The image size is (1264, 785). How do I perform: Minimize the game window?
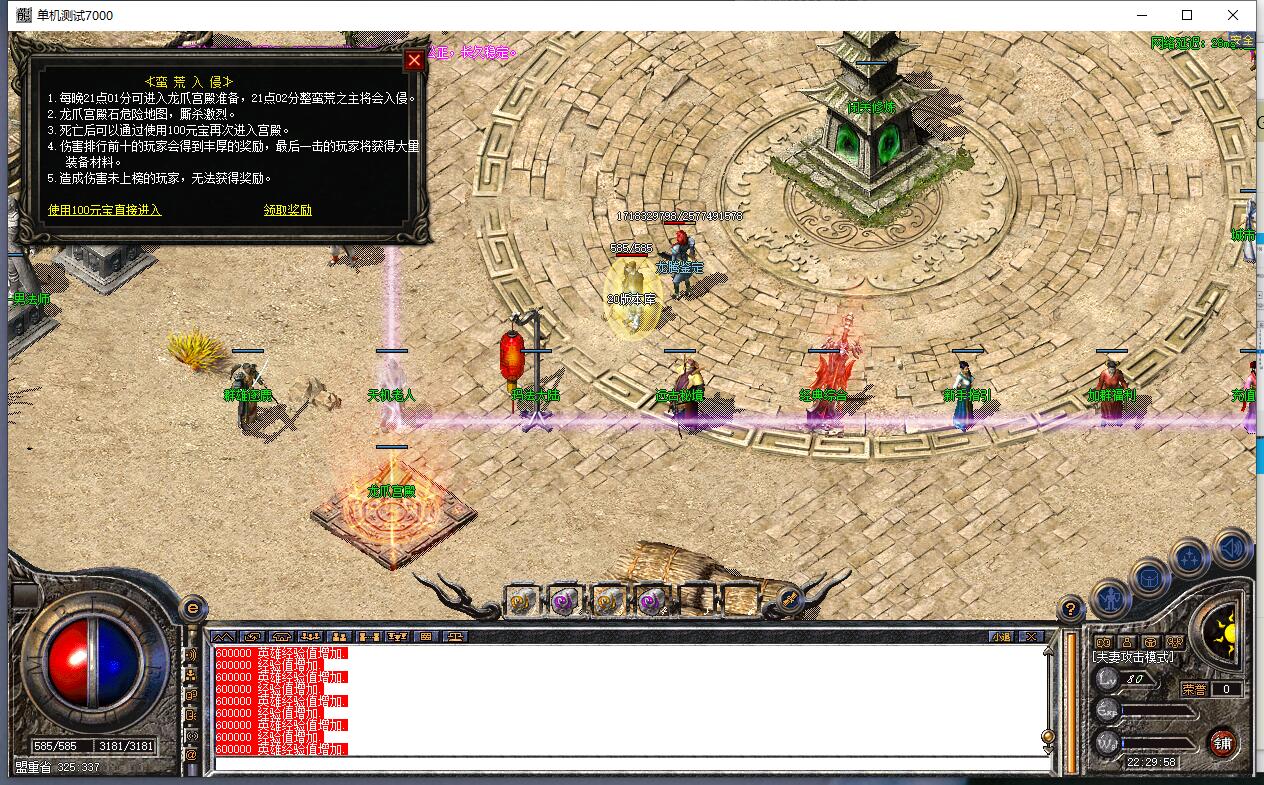[x=1141, y=15]
